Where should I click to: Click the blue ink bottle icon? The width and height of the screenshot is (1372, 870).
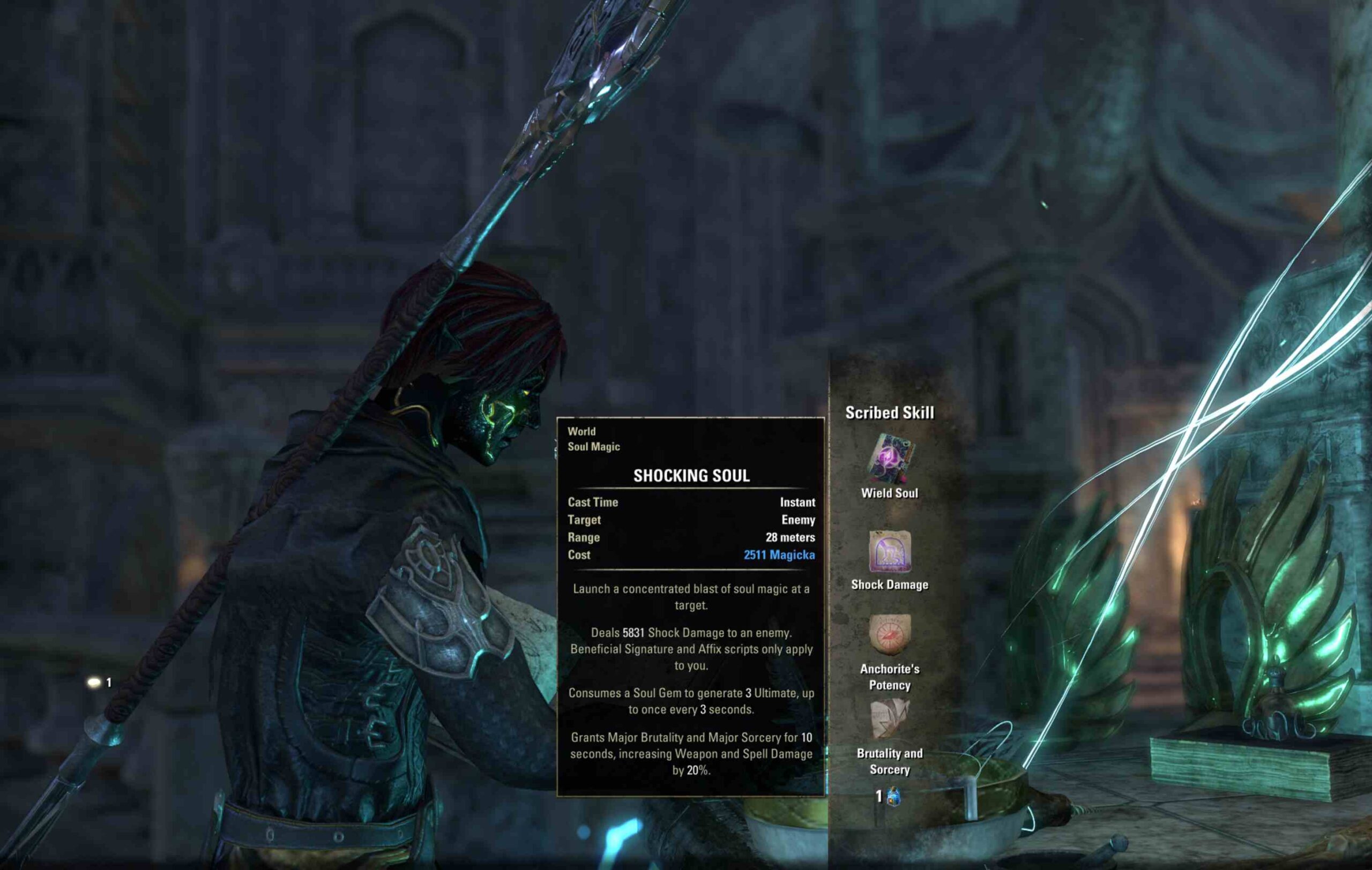click(893, 797)
